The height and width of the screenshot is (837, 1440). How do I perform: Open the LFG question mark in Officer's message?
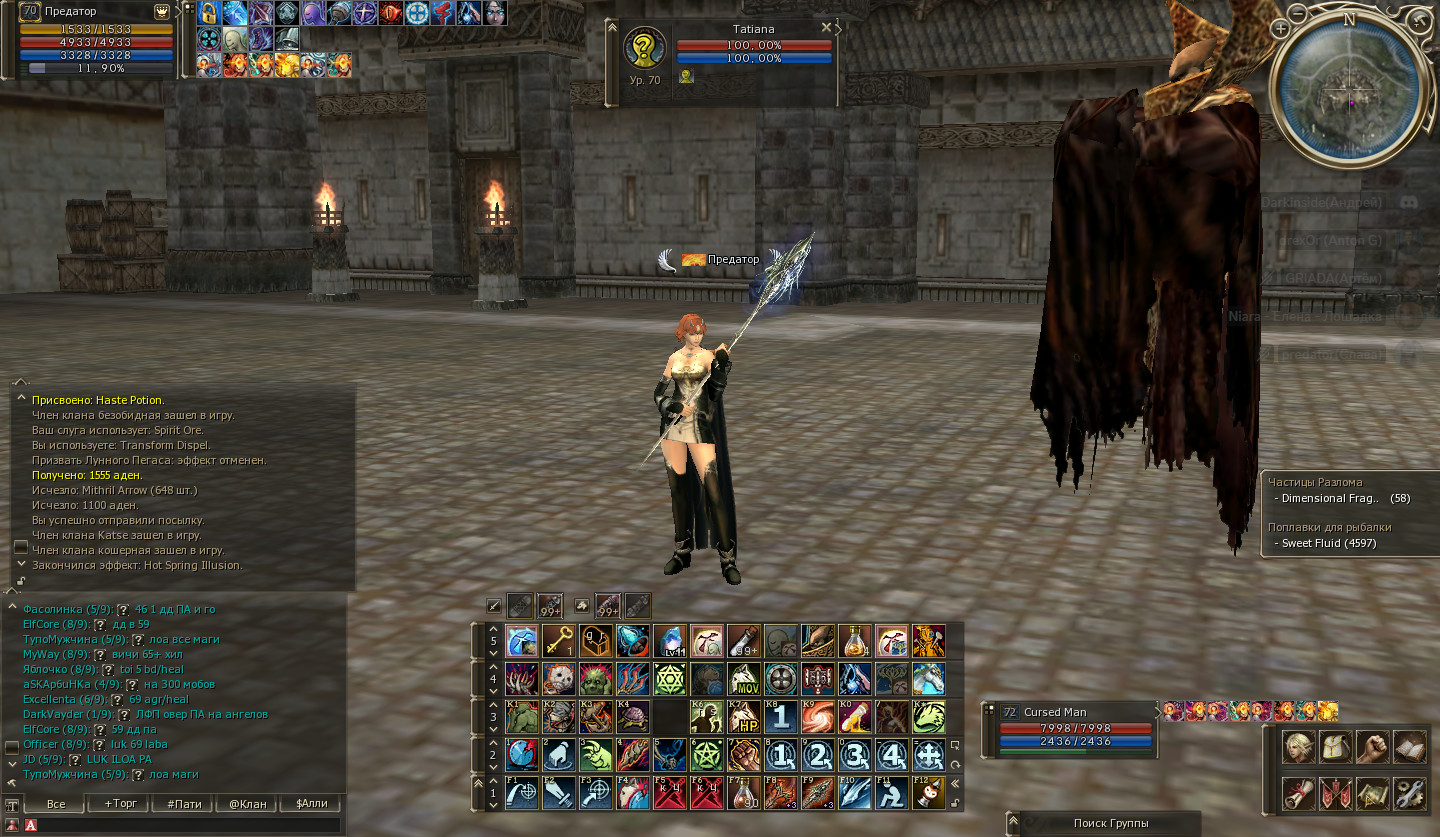pos(100,745)
